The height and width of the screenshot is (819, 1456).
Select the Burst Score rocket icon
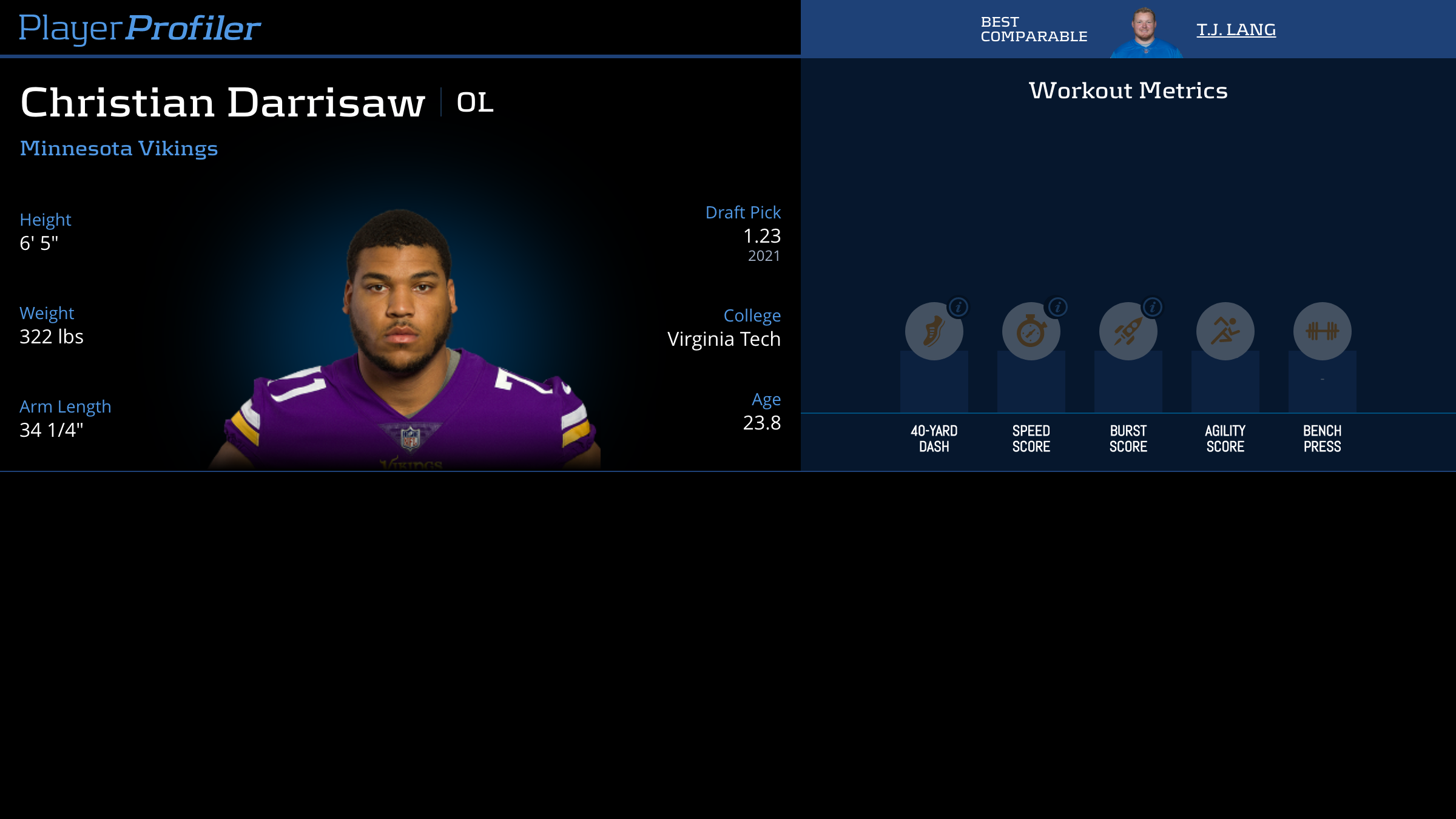click(x=1128, y=331)
